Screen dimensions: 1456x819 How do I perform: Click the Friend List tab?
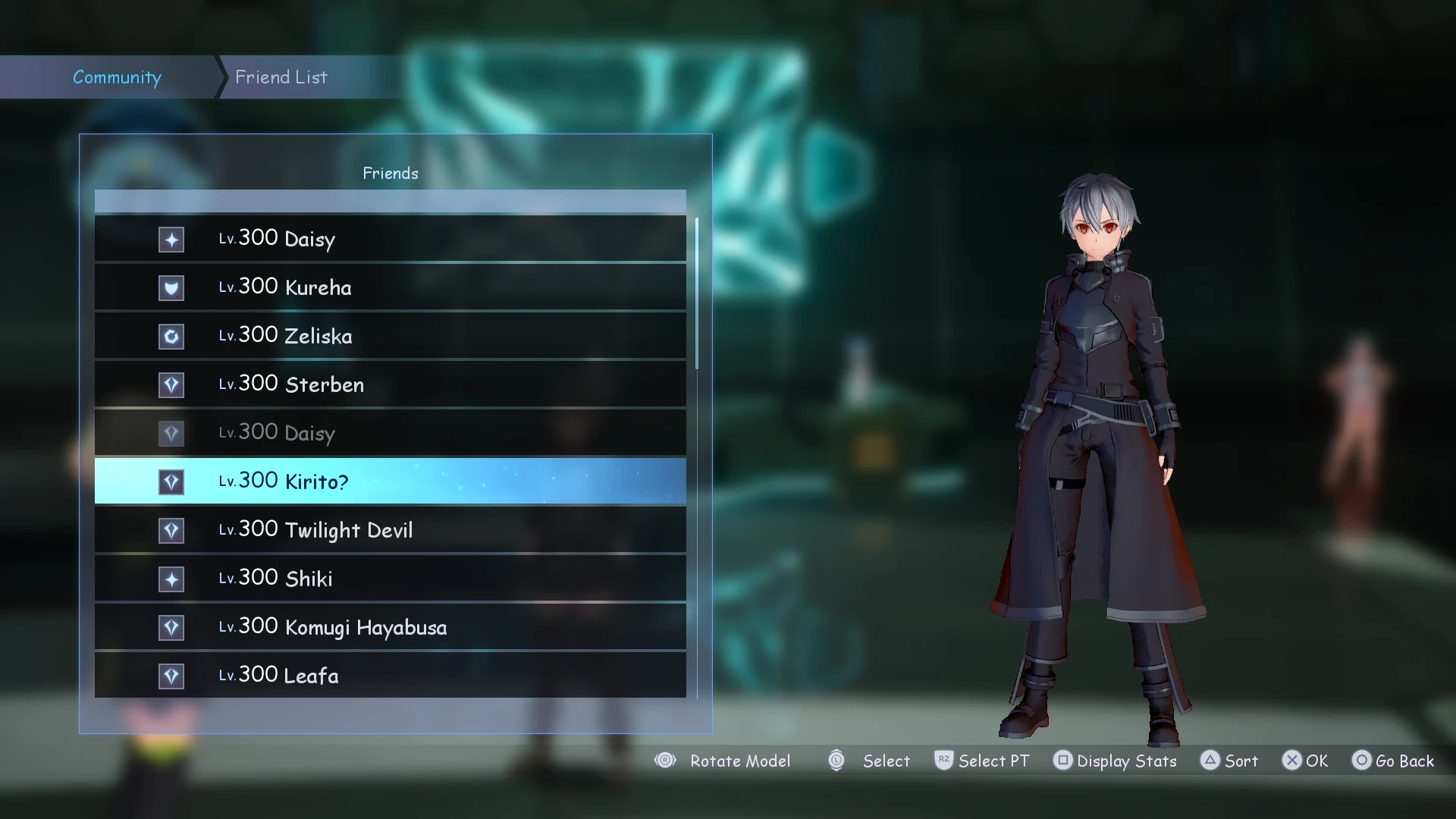(x=281, y=77)
